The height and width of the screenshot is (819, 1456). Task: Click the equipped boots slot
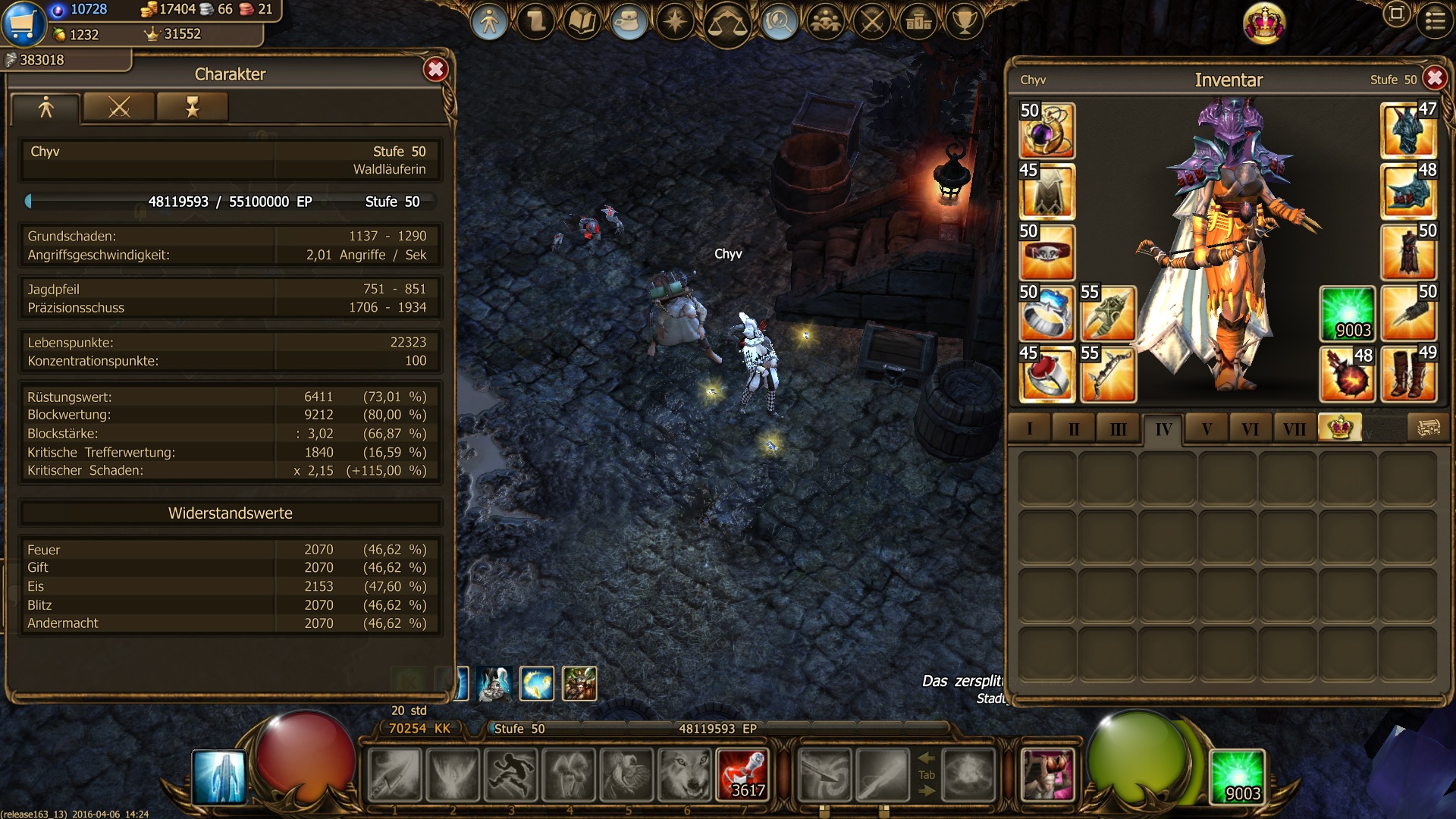(x=1408, y=374)
